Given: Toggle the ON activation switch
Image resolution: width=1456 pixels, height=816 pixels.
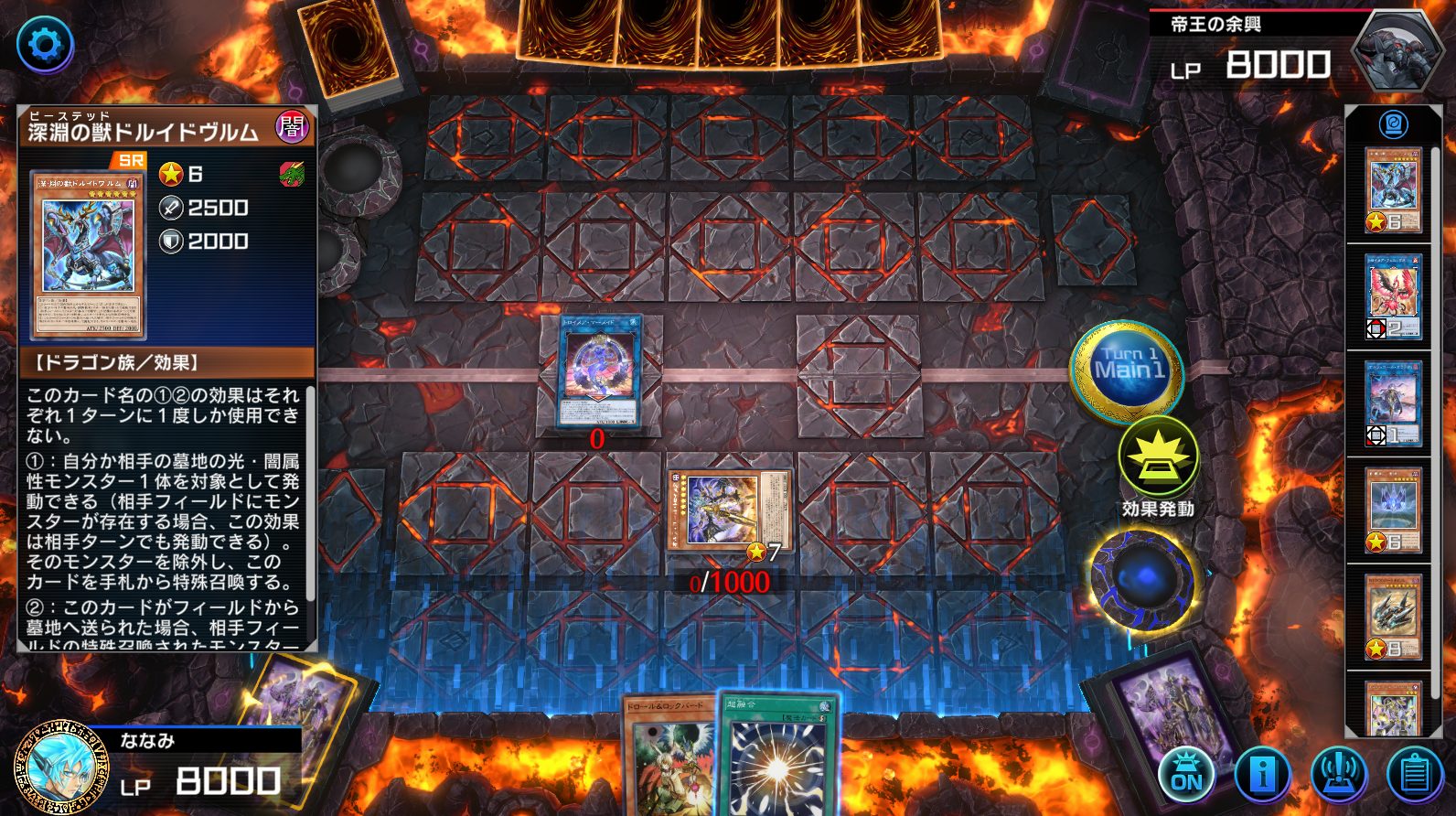Looking at the screenshot, I should click(x=1186, y=774).
